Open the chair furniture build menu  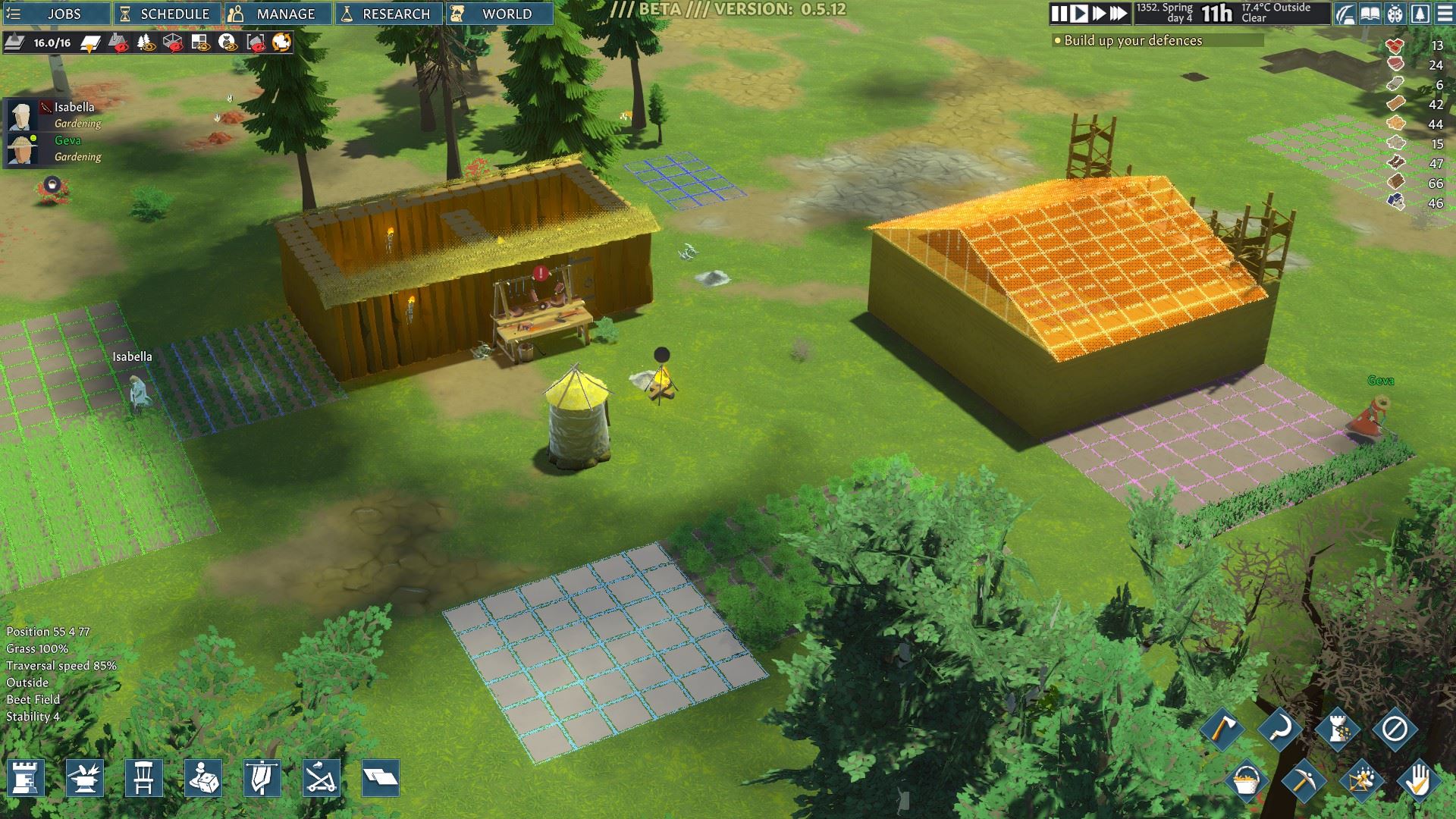pyautogui.click(x=144, y=778)
